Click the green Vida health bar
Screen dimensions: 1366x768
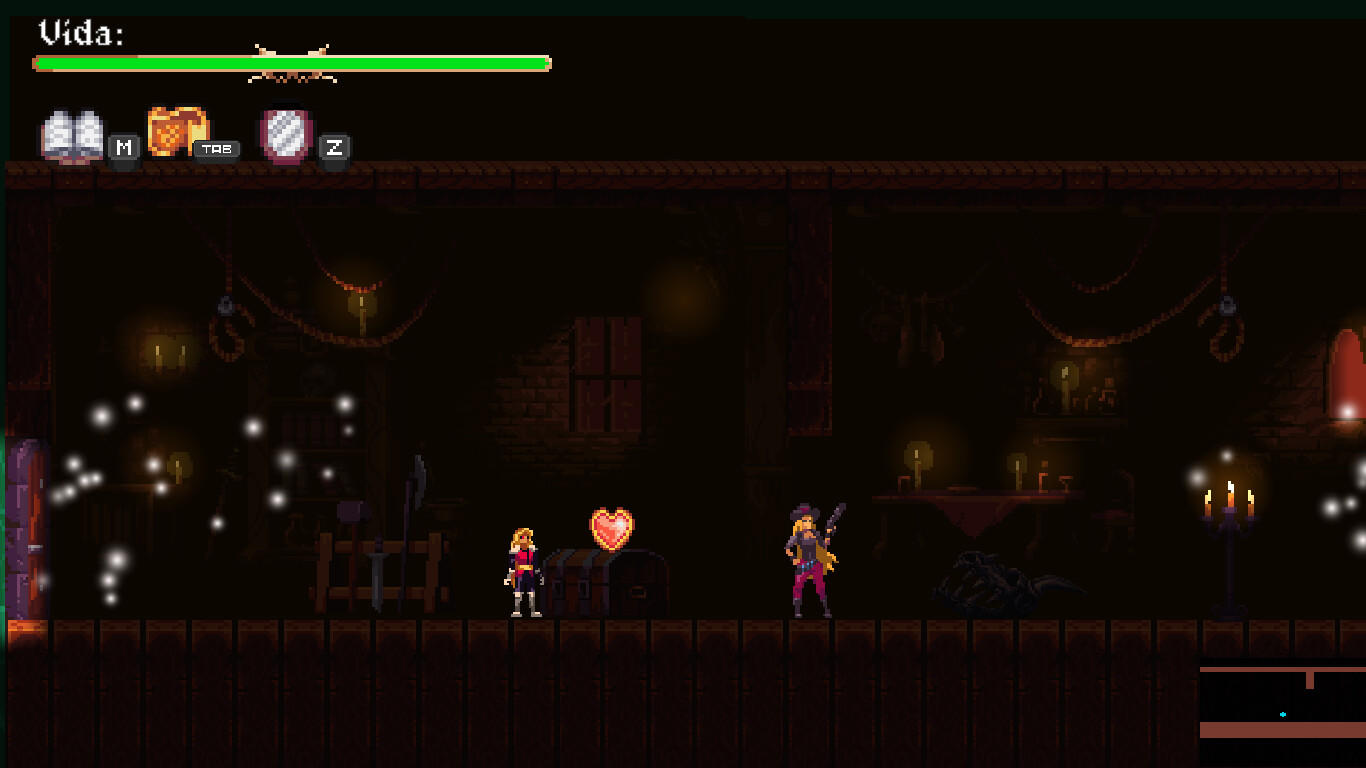pyautogui.click(x=290, y=62)
